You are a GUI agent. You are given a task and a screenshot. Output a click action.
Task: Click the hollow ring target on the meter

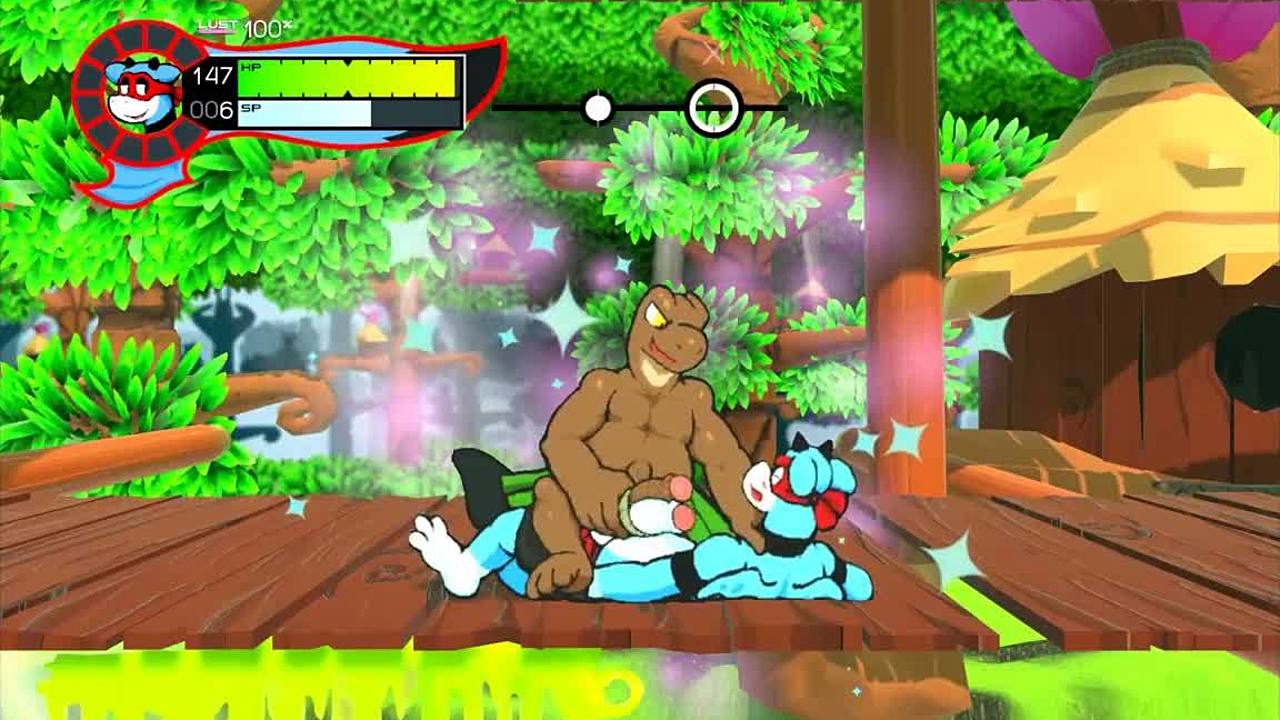pos(713,107)
